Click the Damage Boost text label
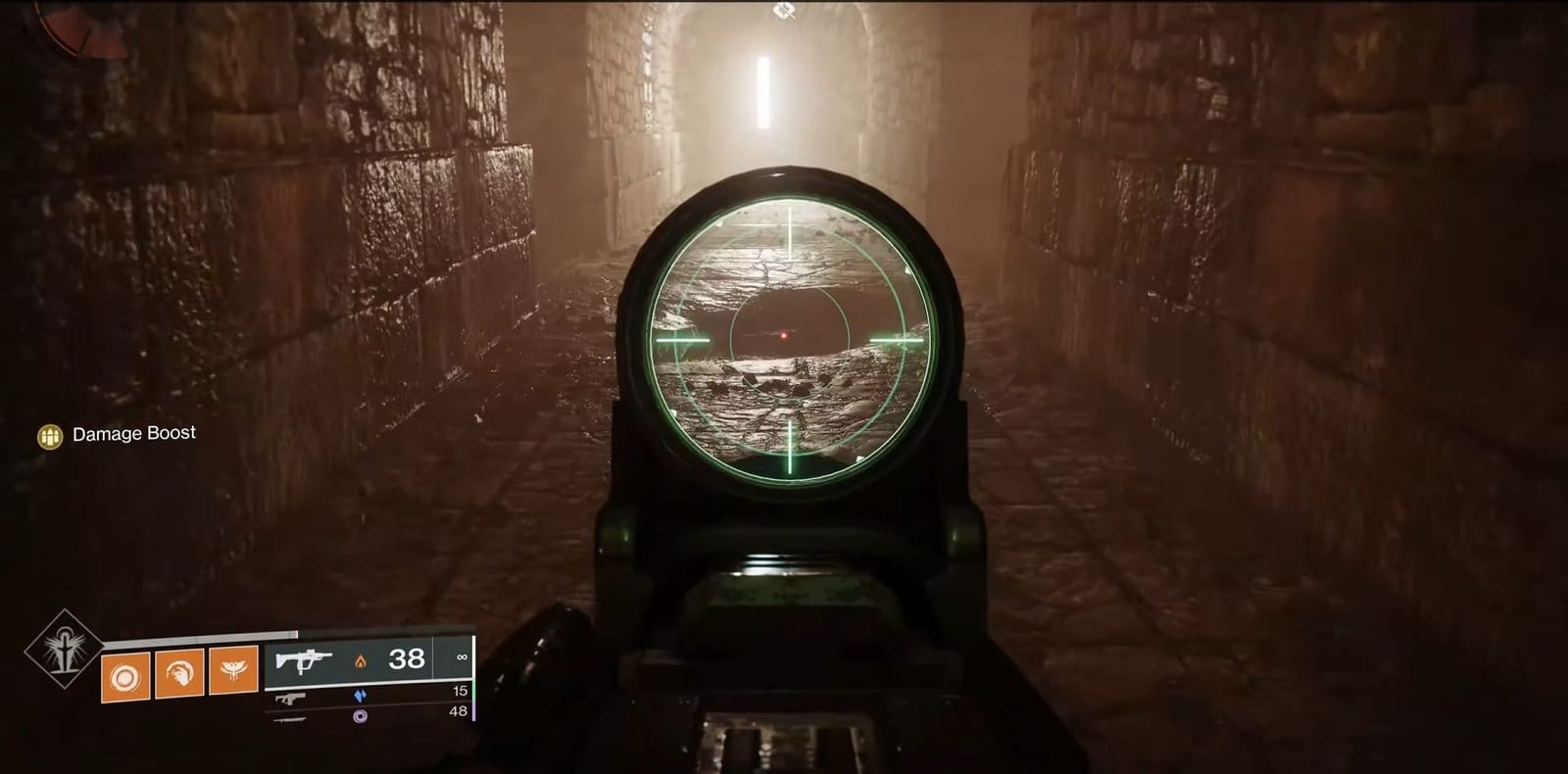The width and height of the screenshot is (1568, 774). pyautogui.click(x=133, y=432)
